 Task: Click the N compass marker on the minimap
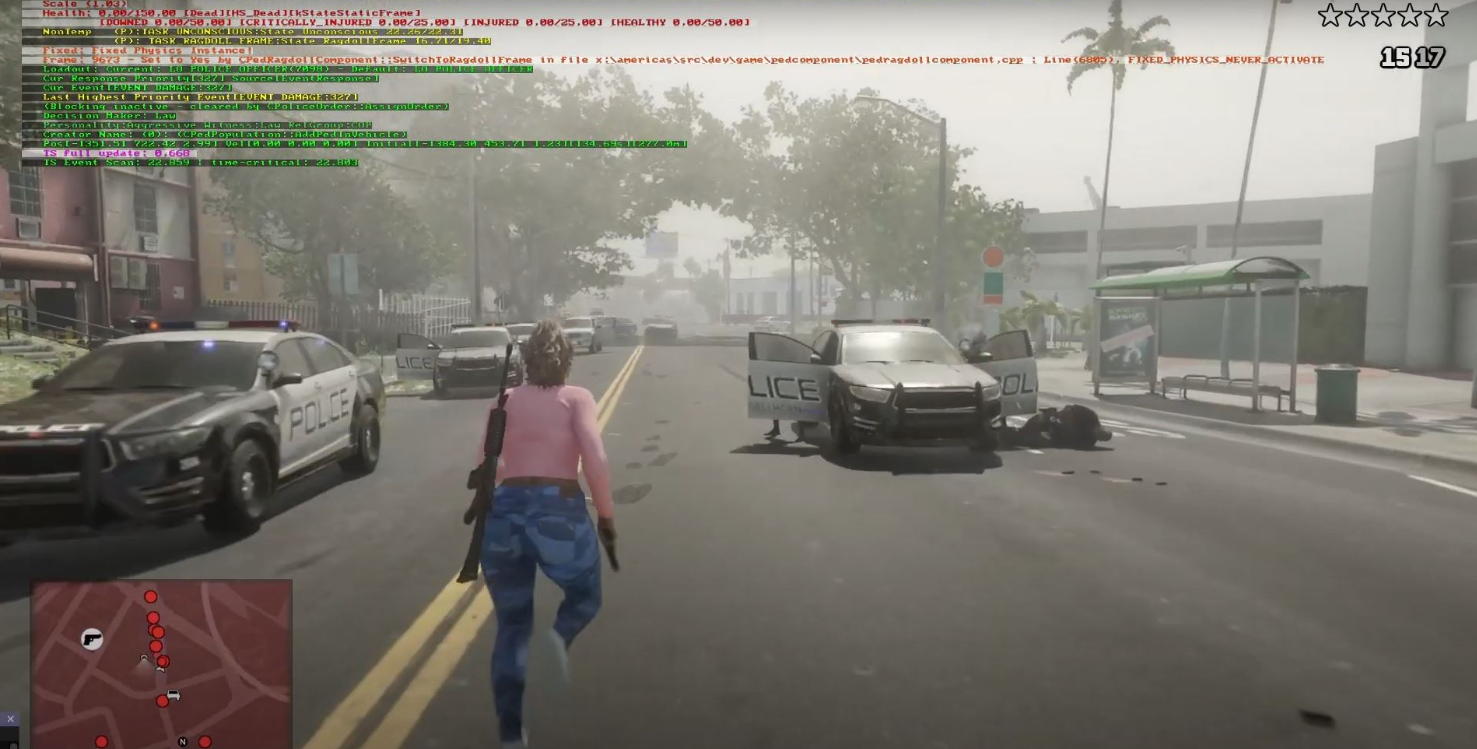(x=183, y=740)
